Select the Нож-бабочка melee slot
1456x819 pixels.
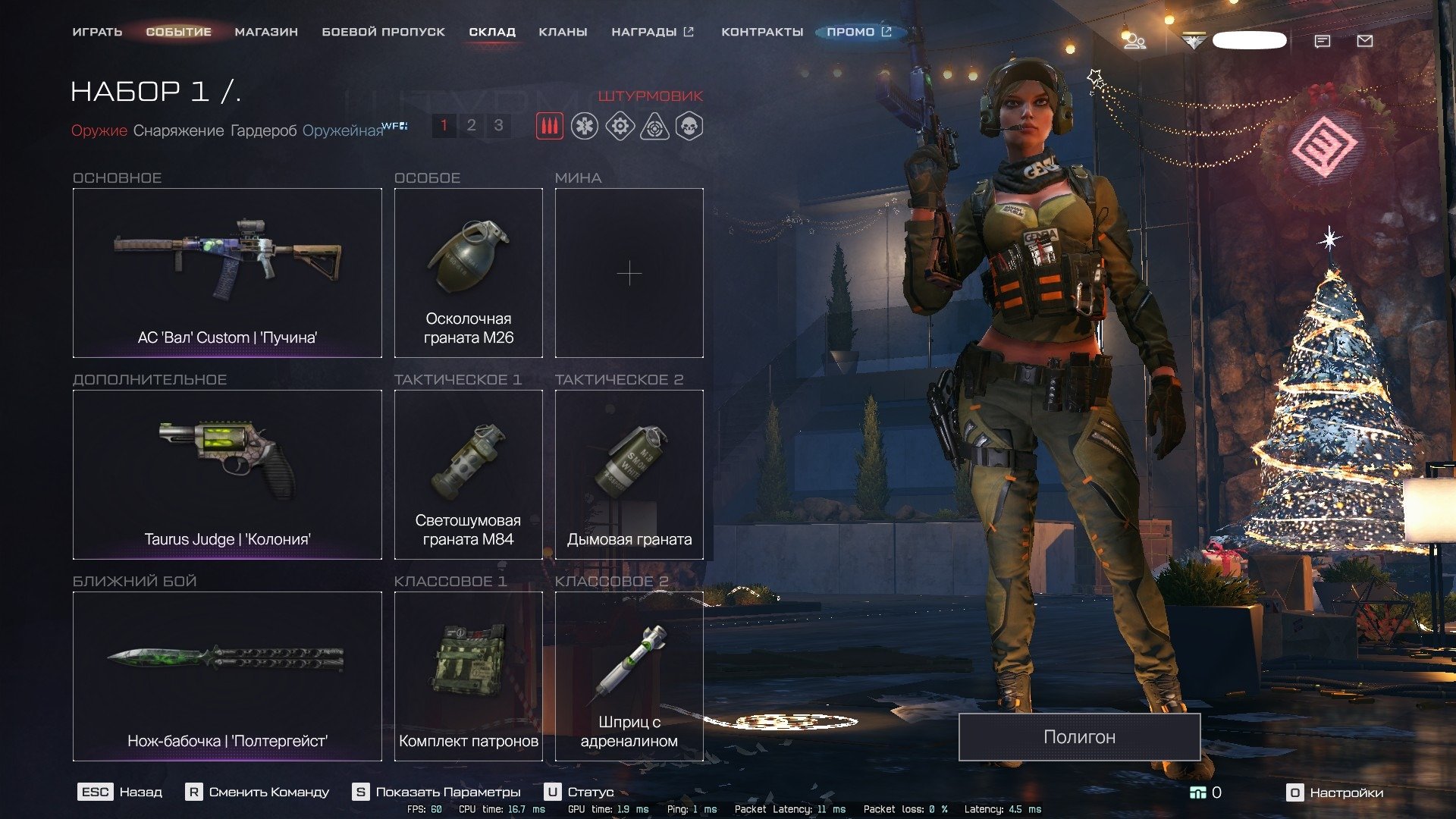[227, 676]
